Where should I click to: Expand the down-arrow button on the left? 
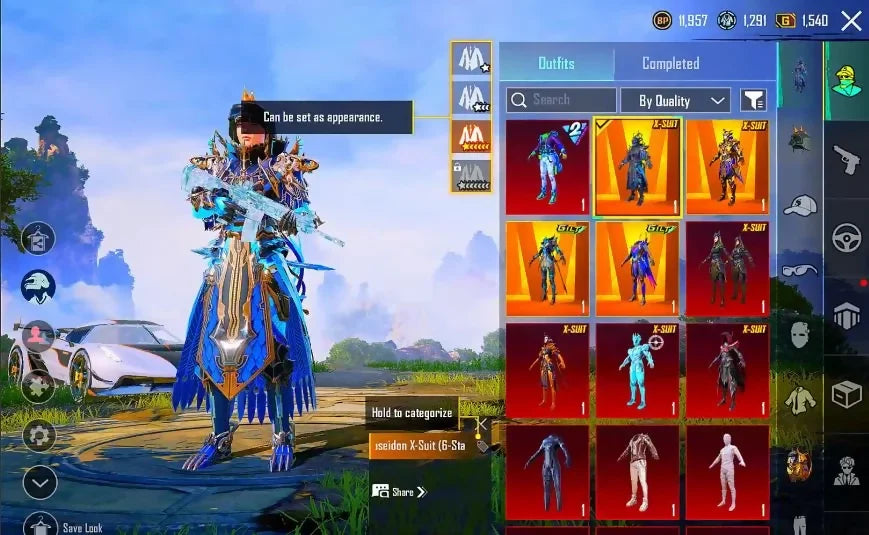point(39,483)
